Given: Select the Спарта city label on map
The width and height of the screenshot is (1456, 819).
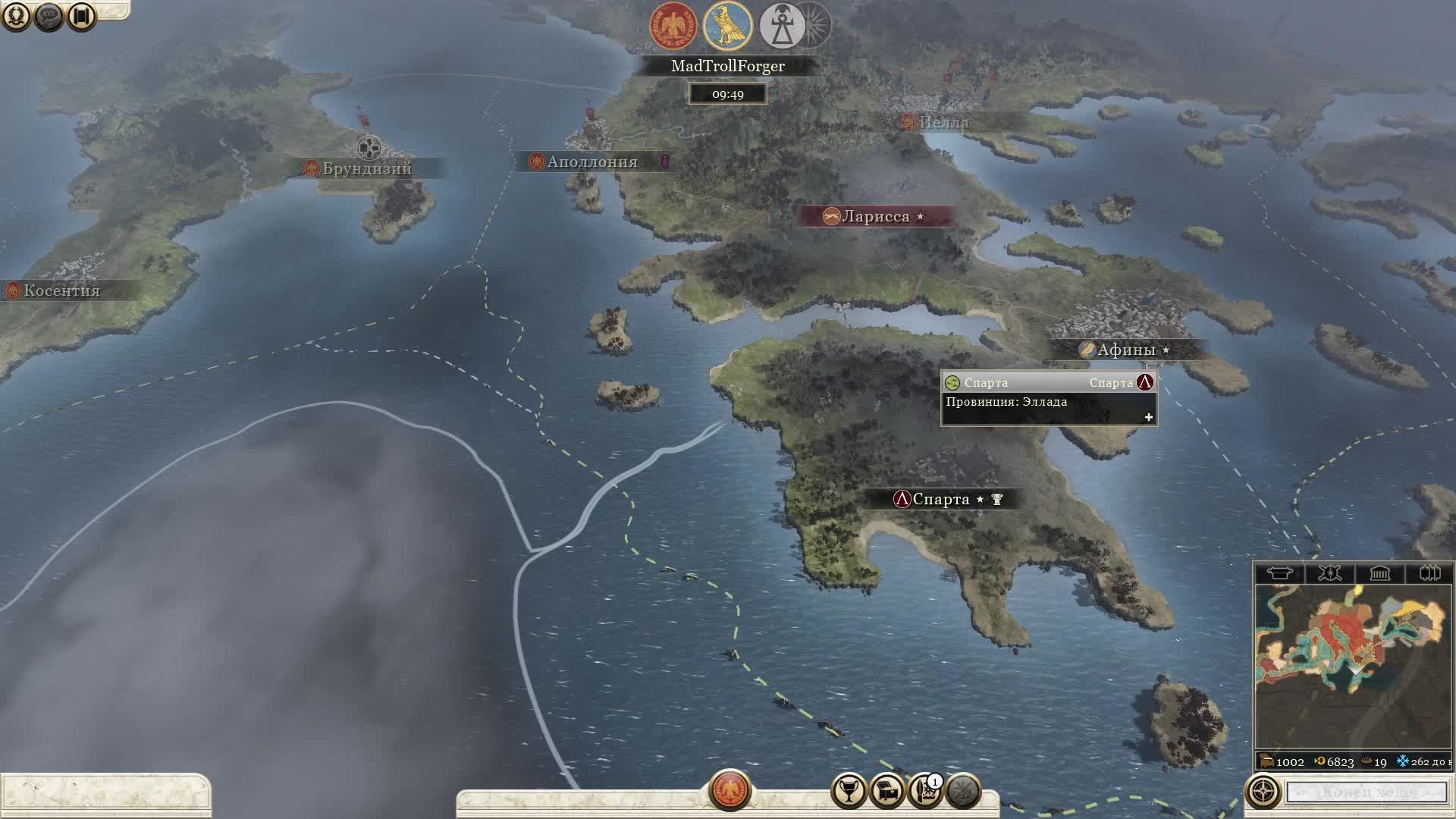Looking at the screenshot, I should pyautogui.click(x=940, y=499).
